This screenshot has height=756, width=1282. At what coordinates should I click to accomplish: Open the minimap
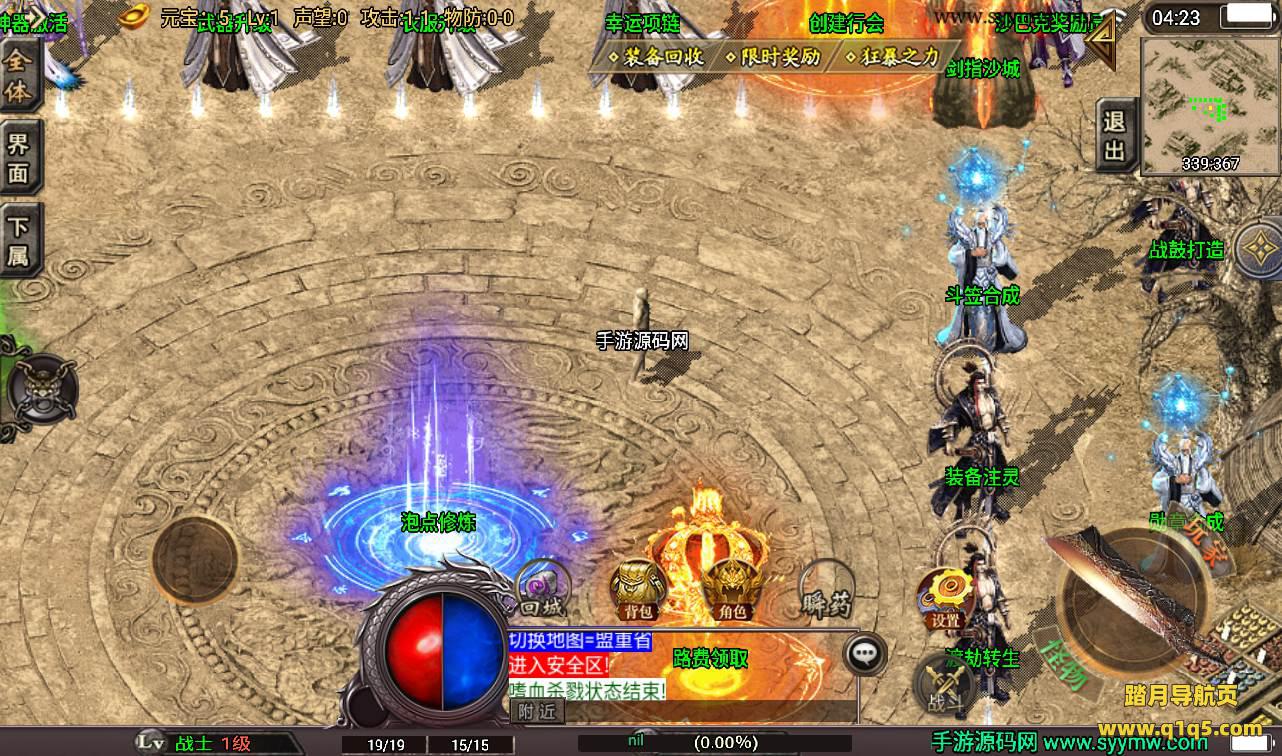(x=1210, y=105)
